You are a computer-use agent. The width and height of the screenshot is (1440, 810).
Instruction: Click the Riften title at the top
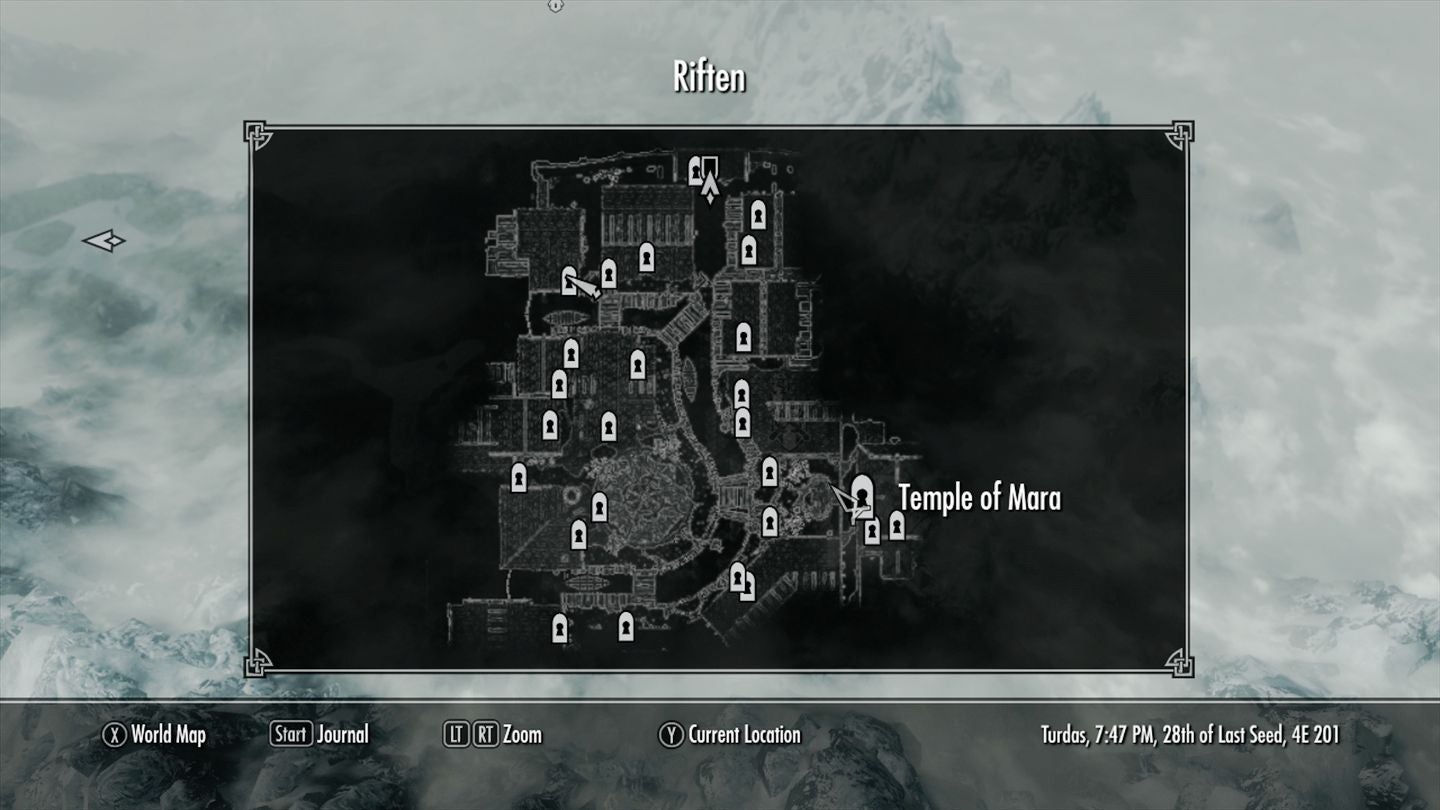click(x=709, y=78)
